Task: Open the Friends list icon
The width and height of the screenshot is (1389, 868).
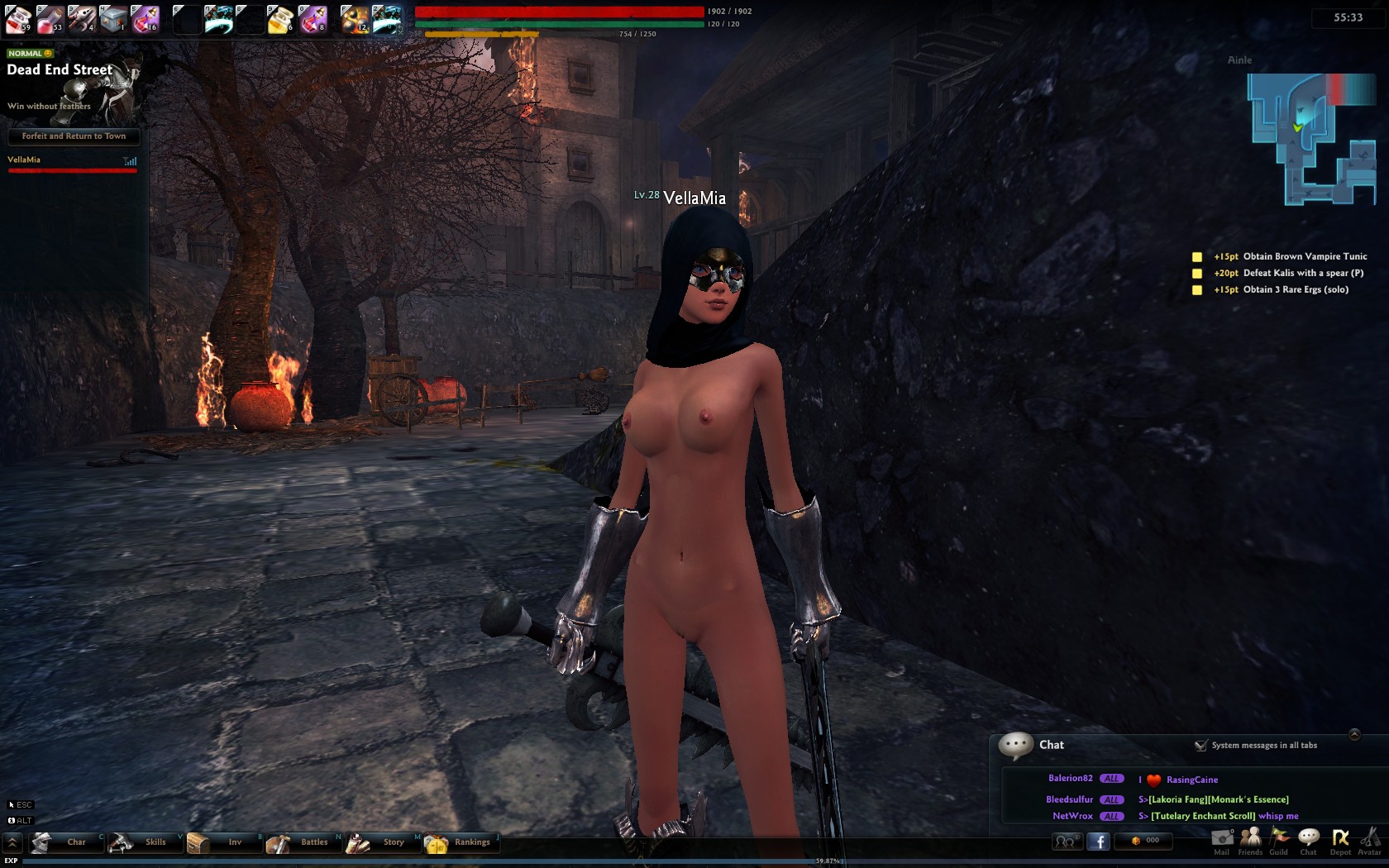Action: (x=1250, y=840)
